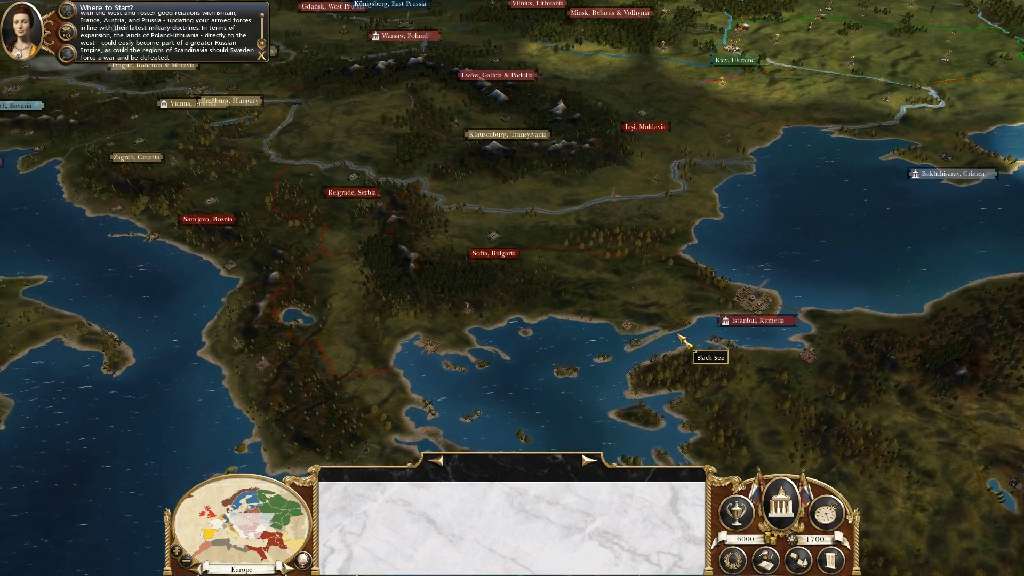End turn with the pocket watch button
This screenshot has width=1024, height=576.
click(826, 513)
